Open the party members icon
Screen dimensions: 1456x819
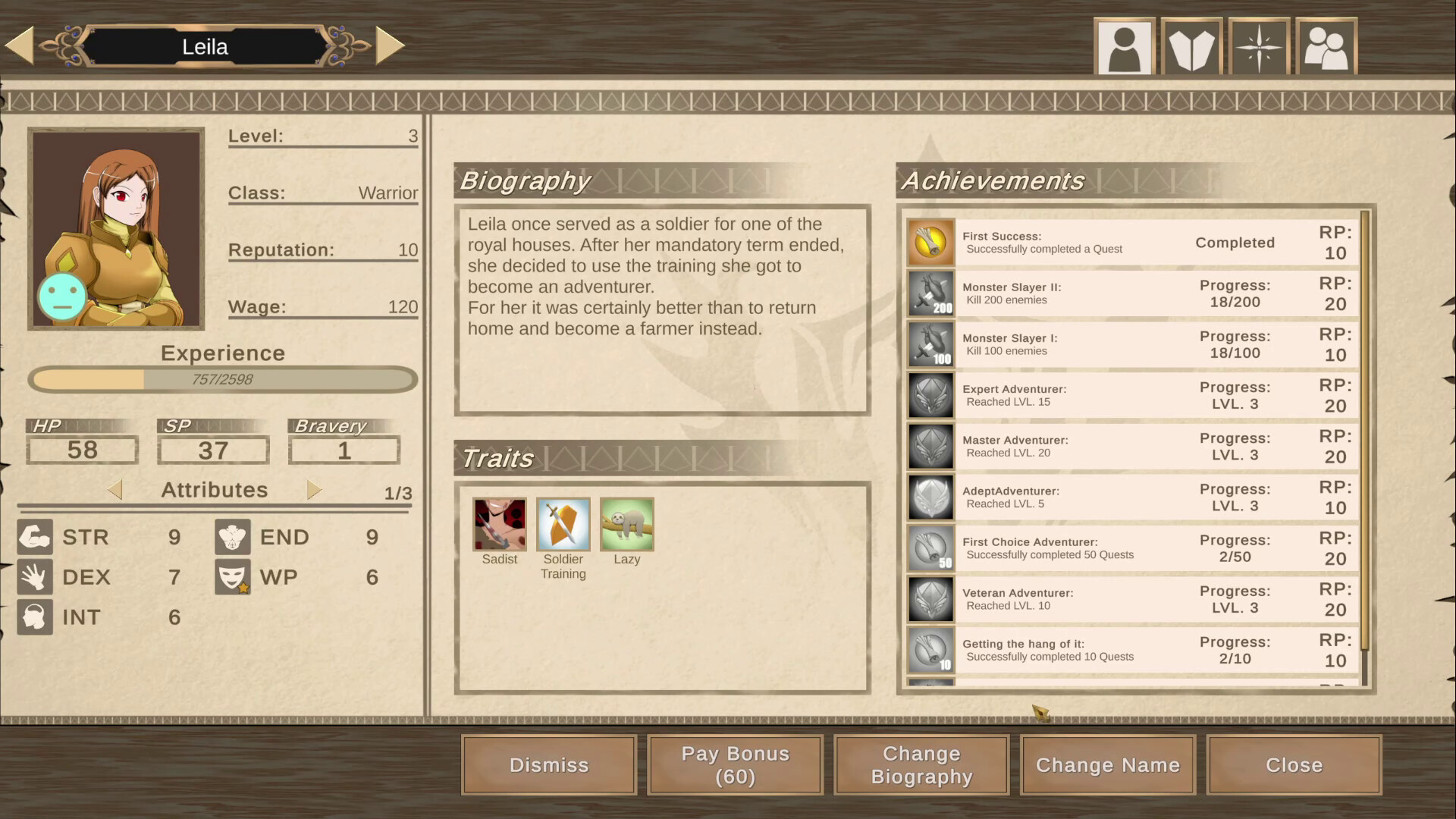point(1326,45)
